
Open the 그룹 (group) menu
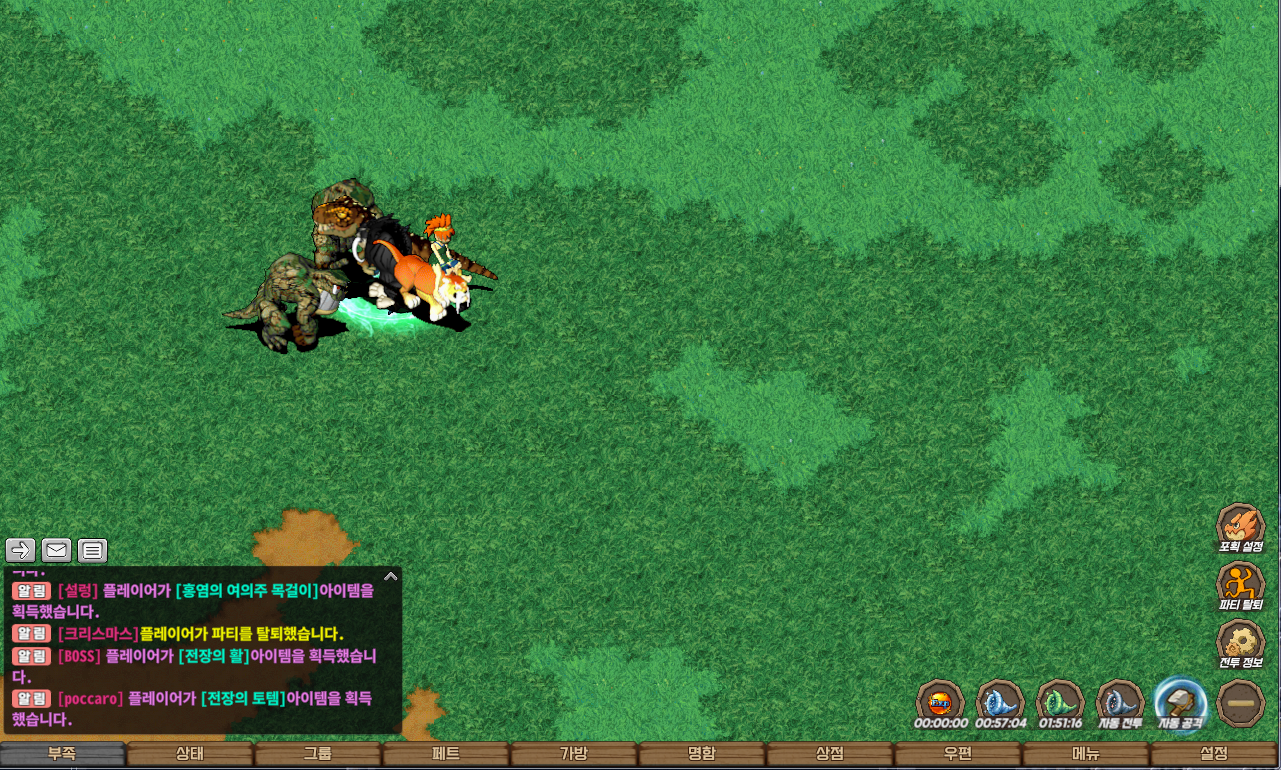click(318, 754)
